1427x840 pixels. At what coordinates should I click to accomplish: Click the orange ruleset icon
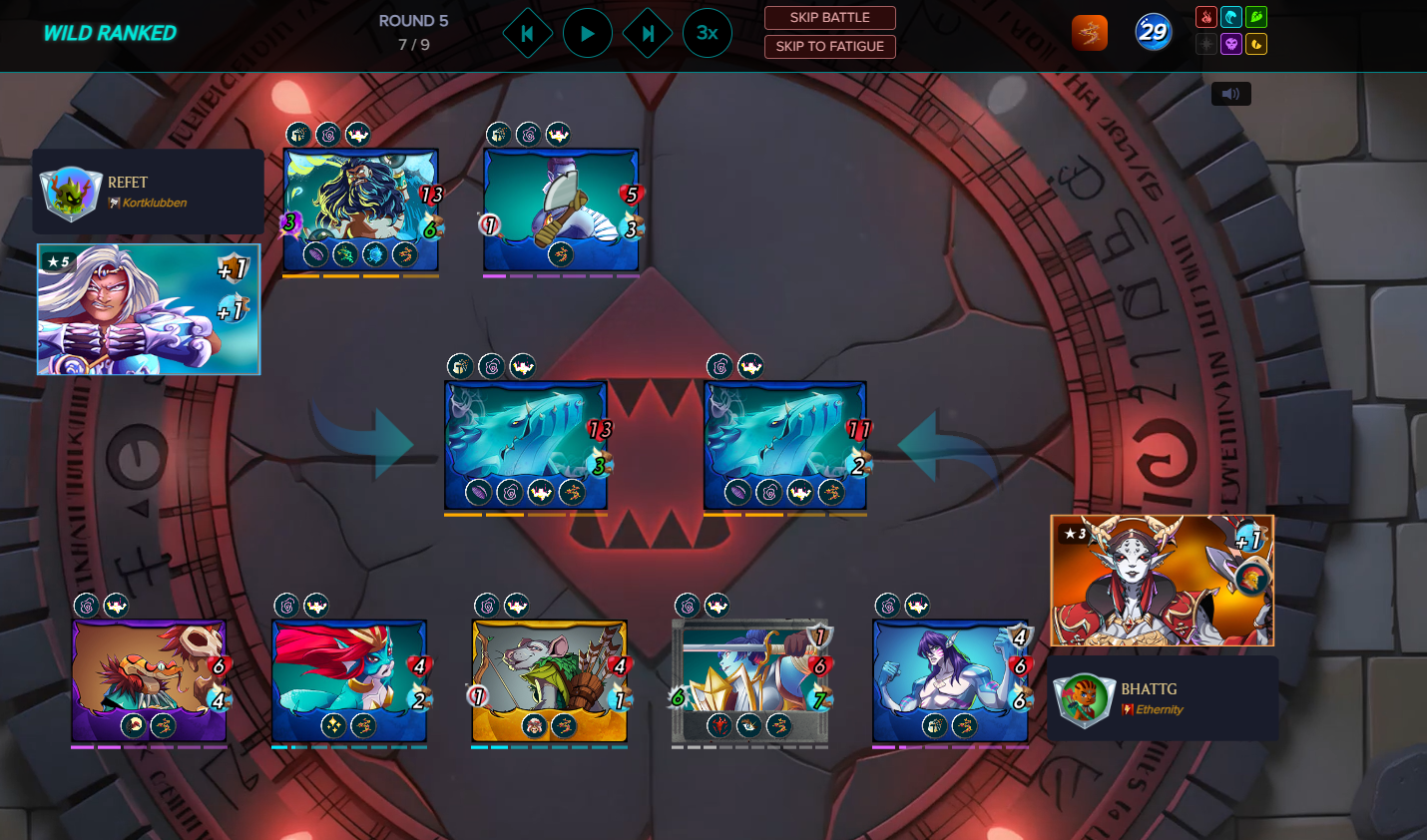point(1089,34)
